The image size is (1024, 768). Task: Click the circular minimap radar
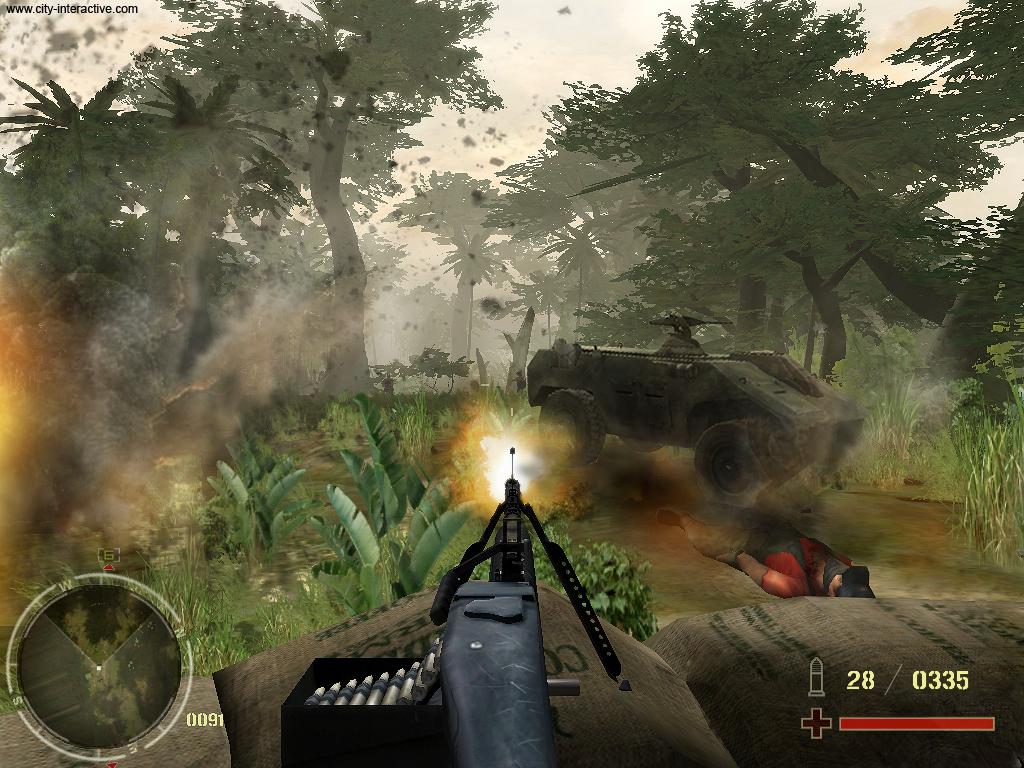[x=98, y=665]
